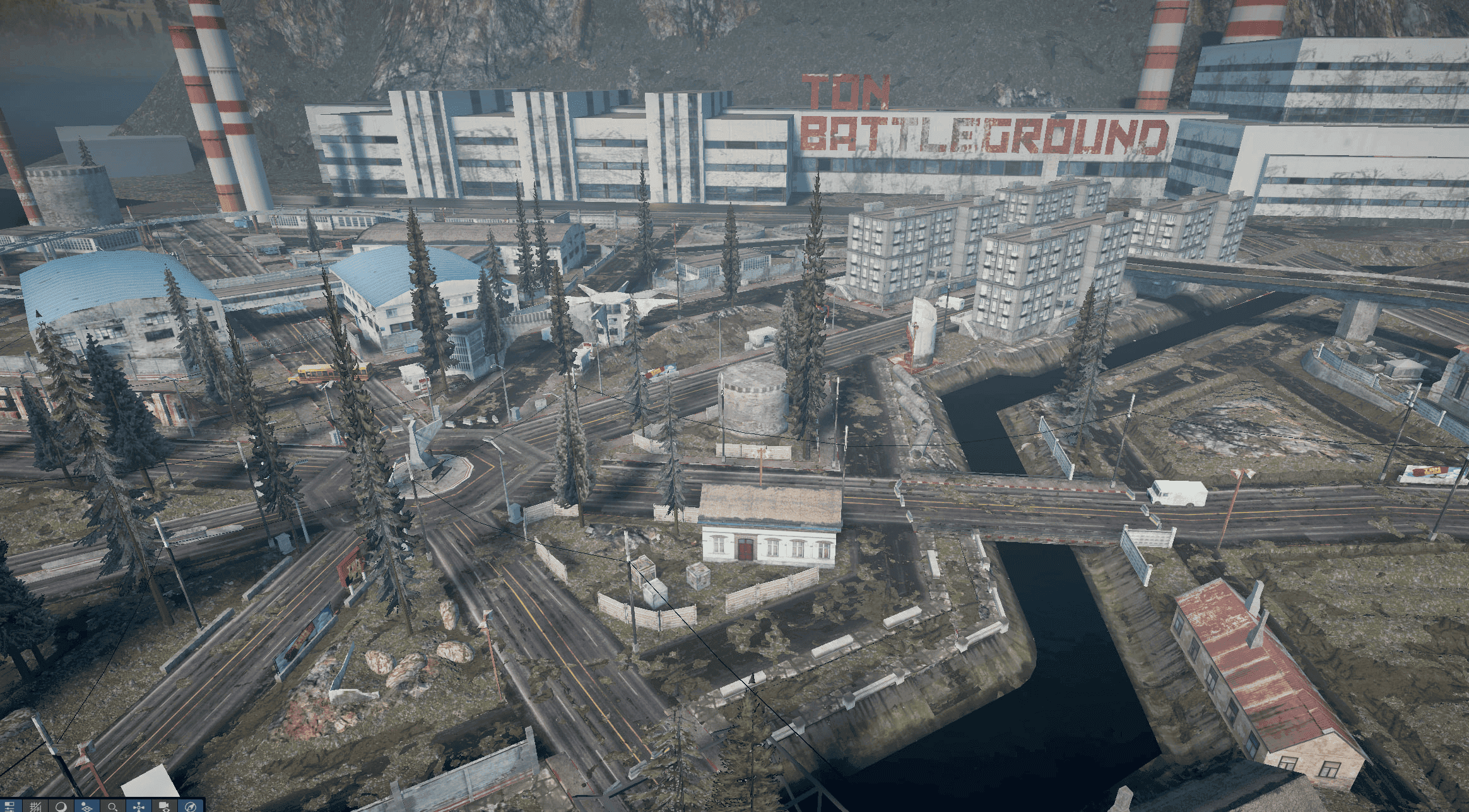The image size is (1469, 812).
Task: Toggle the crossed-out grid visibility icon
Action: tap(35, 806)
